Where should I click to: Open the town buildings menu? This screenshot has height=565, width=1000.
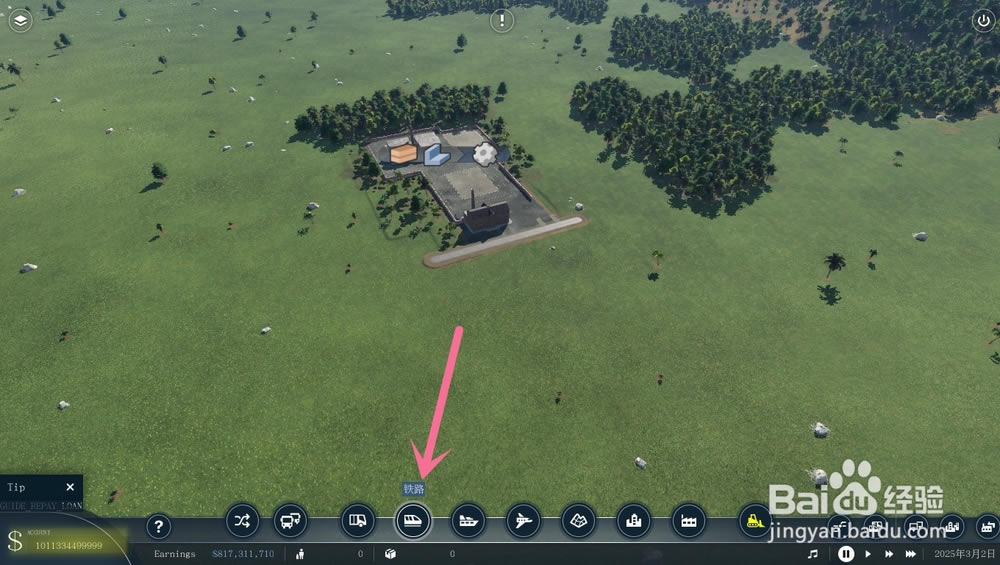tap(633, 520)
